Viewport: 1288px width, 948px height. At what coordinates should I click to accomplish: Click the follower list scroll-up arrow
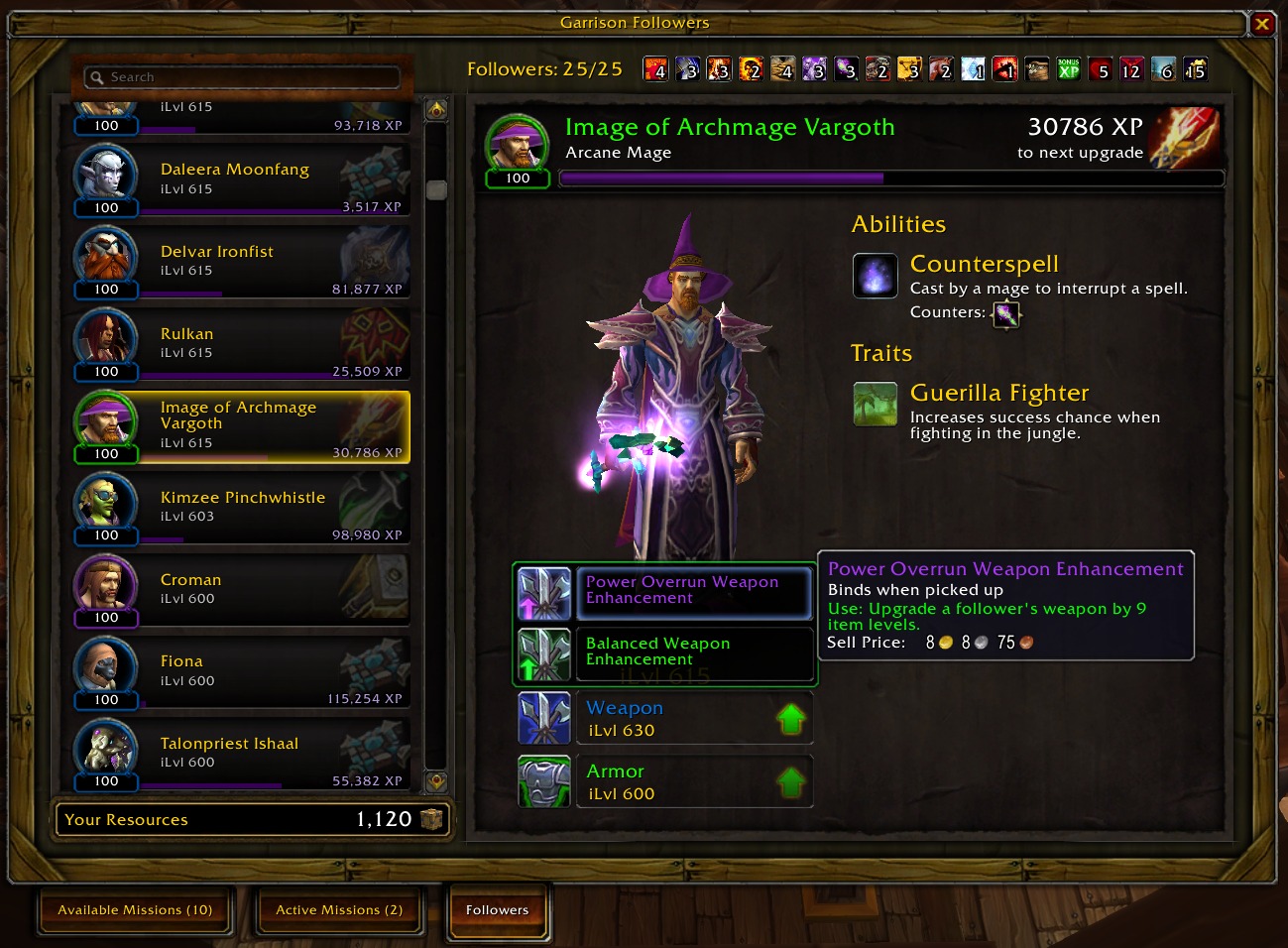(436, 109)
